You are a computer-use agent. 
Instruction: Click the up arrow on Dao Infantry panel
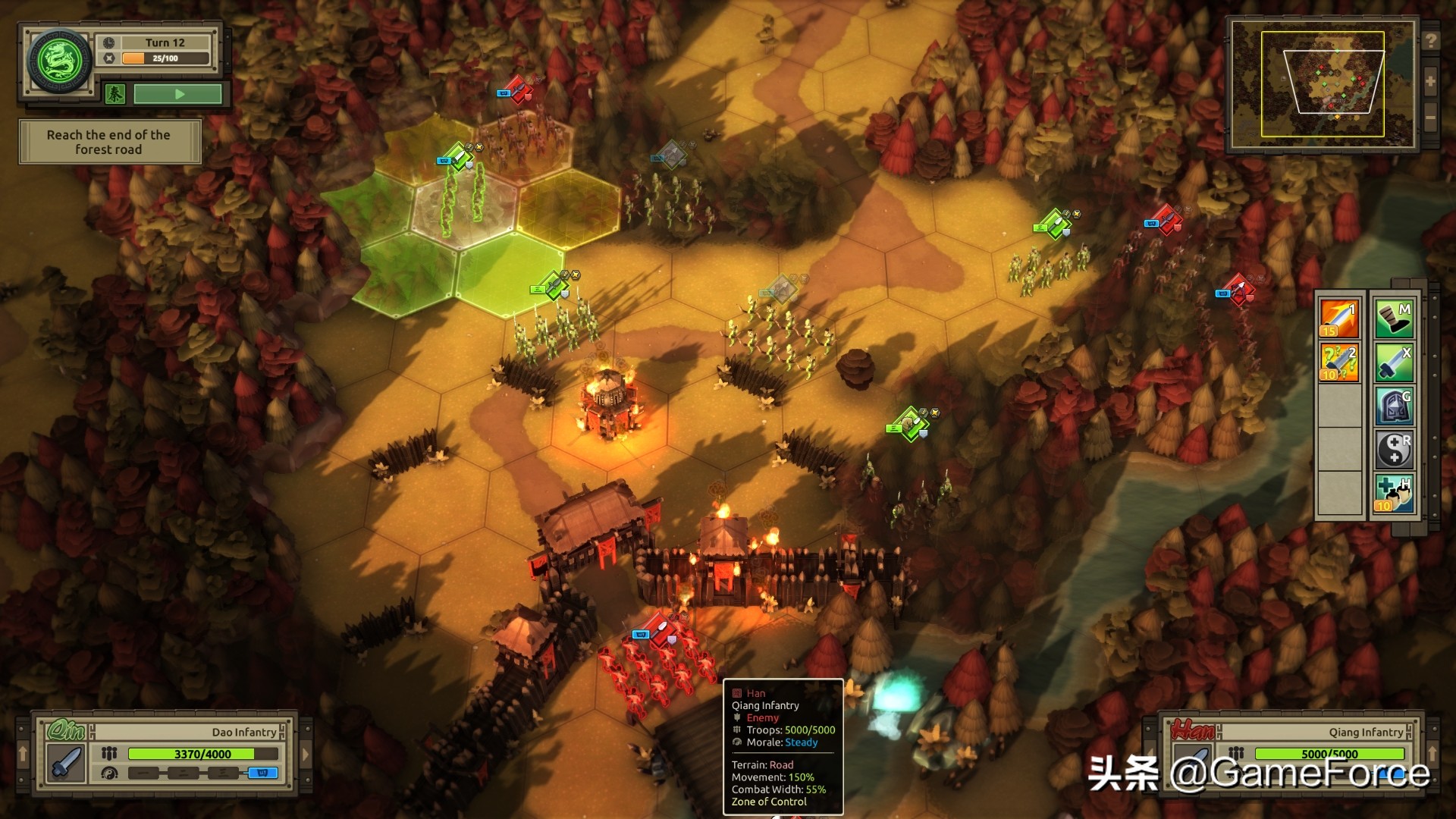click(23, 753)
